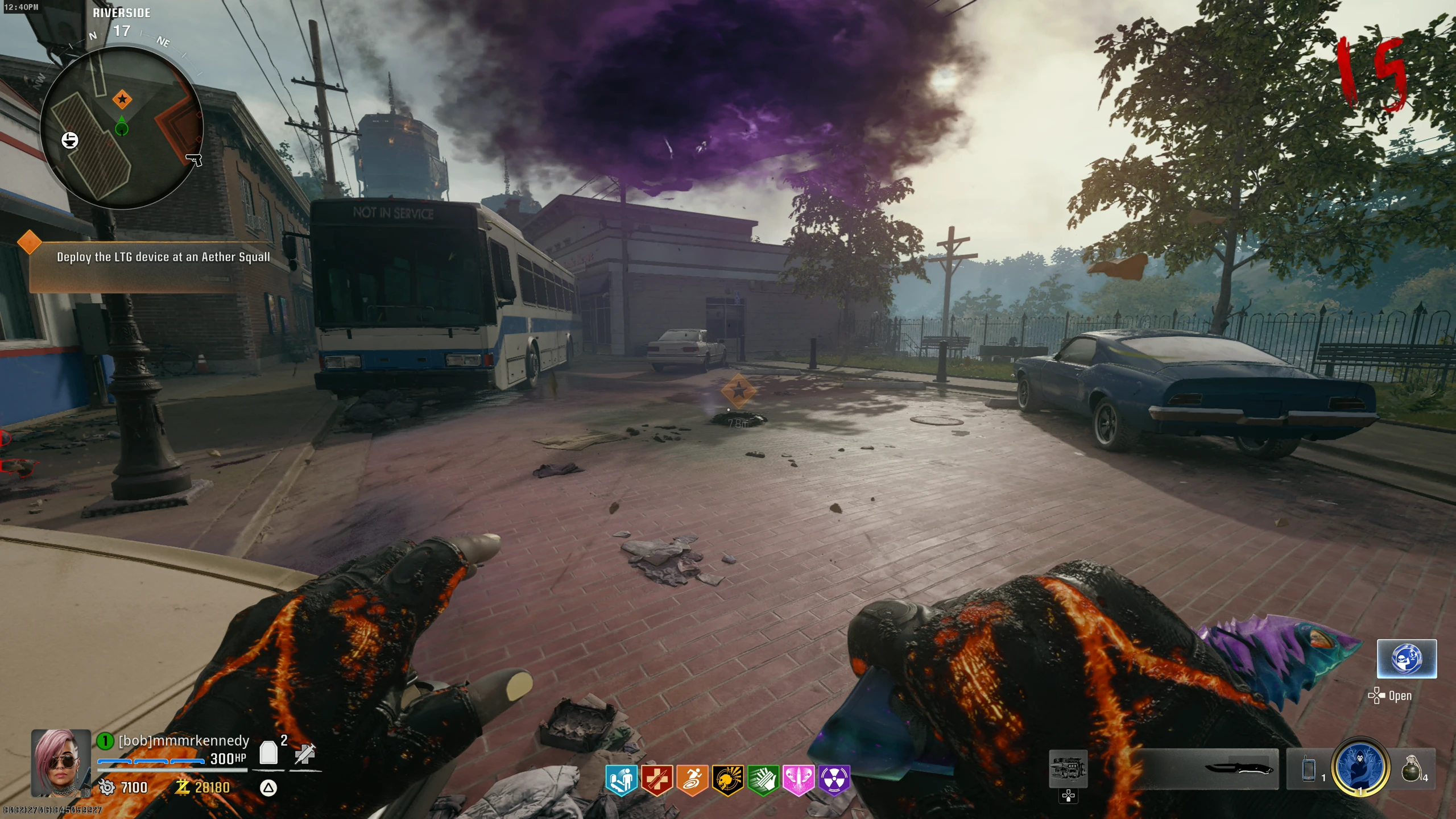Click the engine scorestreak slot
Image resolution: width=1456 pixels, height=819 pixels.
coord(1068,769)
